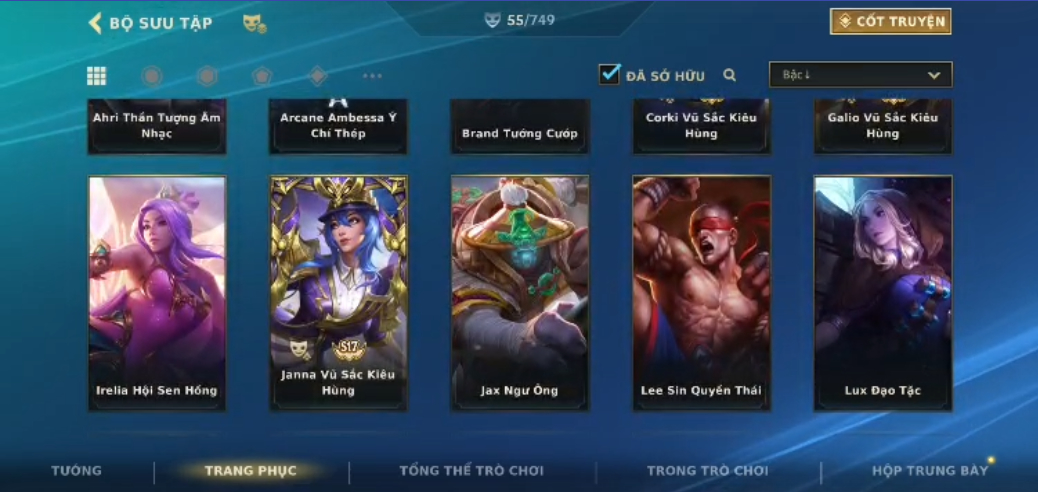This screenshot has width=1038, height=492.
Task: Open the Bậc sort dropdown
Action: point(860,75)
